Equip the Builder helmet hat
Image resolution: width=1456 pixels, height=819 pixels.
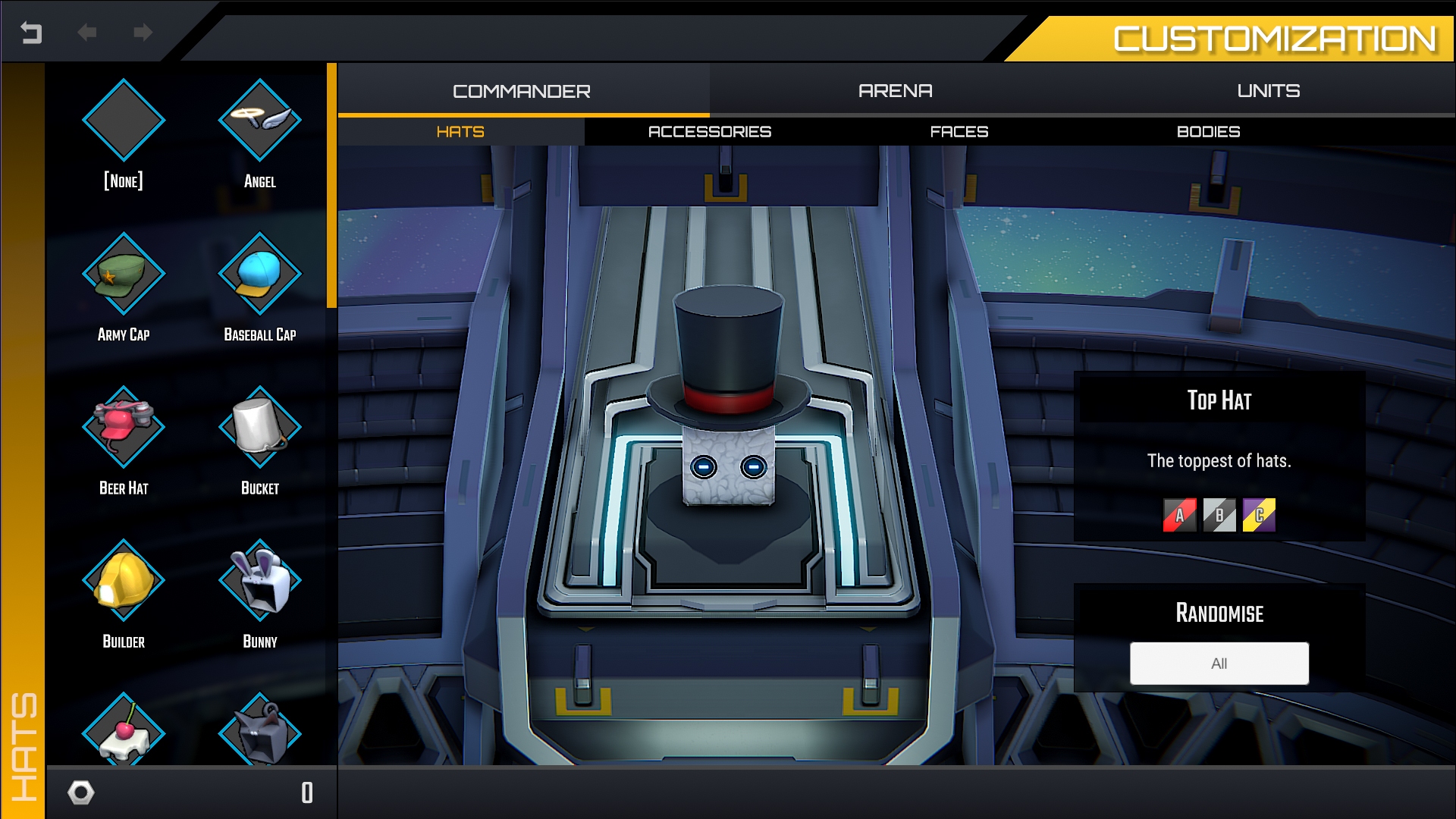click(124, 582)
